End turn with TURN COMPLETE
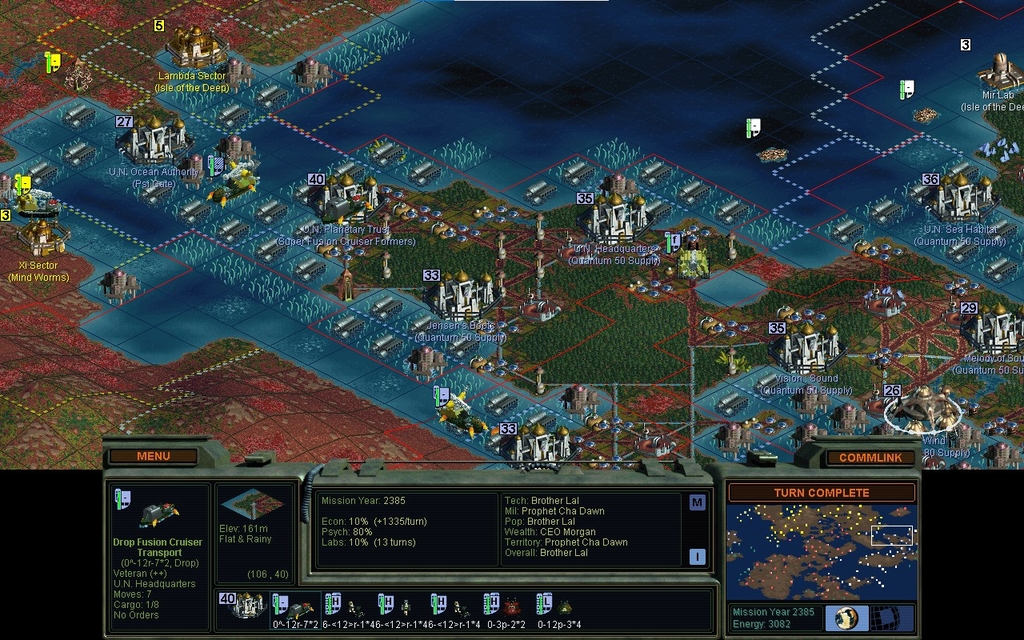 pyautogui.click(x=821, y=493)
